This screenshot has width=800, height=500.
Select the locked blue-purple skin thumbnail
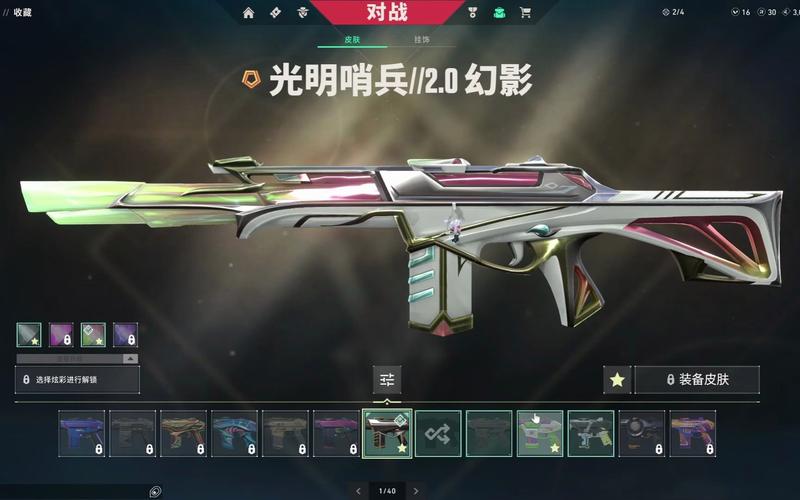[x=81, y=434]
